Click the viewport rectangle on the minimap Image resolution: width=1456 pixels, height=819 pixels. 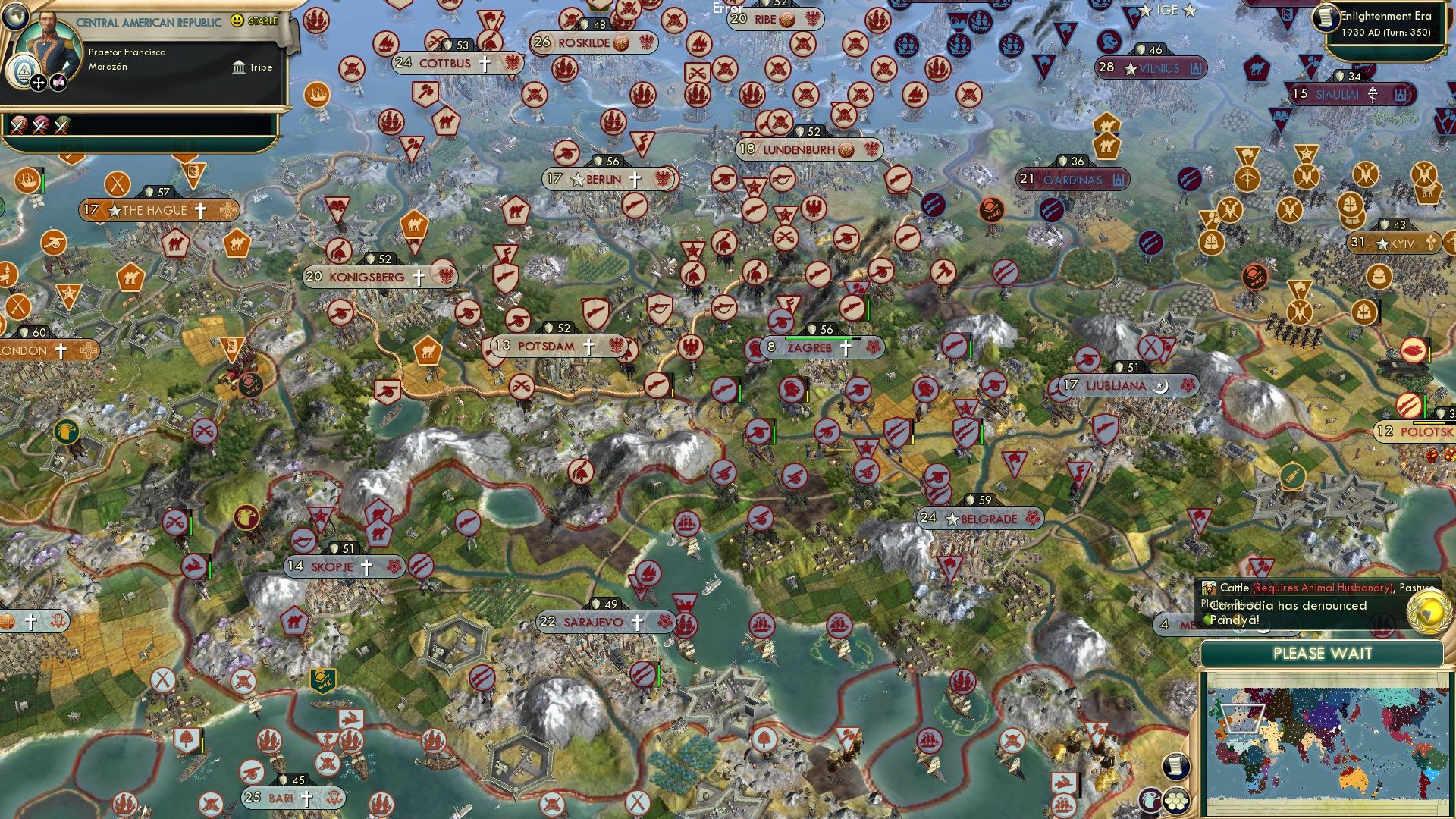1244,718
